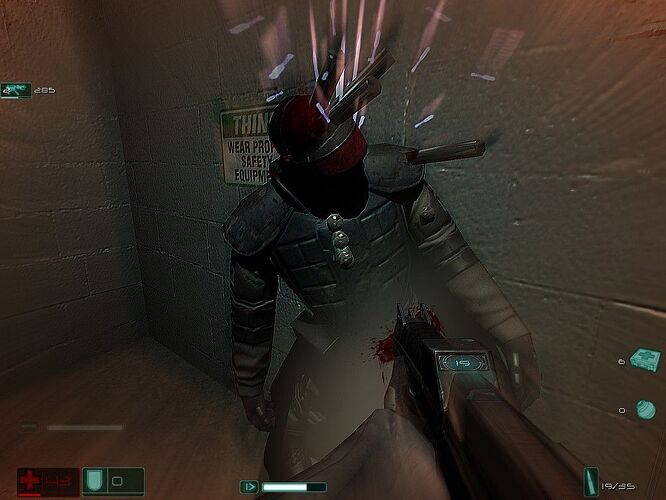Click the red health cross icon
Screen dimensions: 666x500
pos(30,481)
